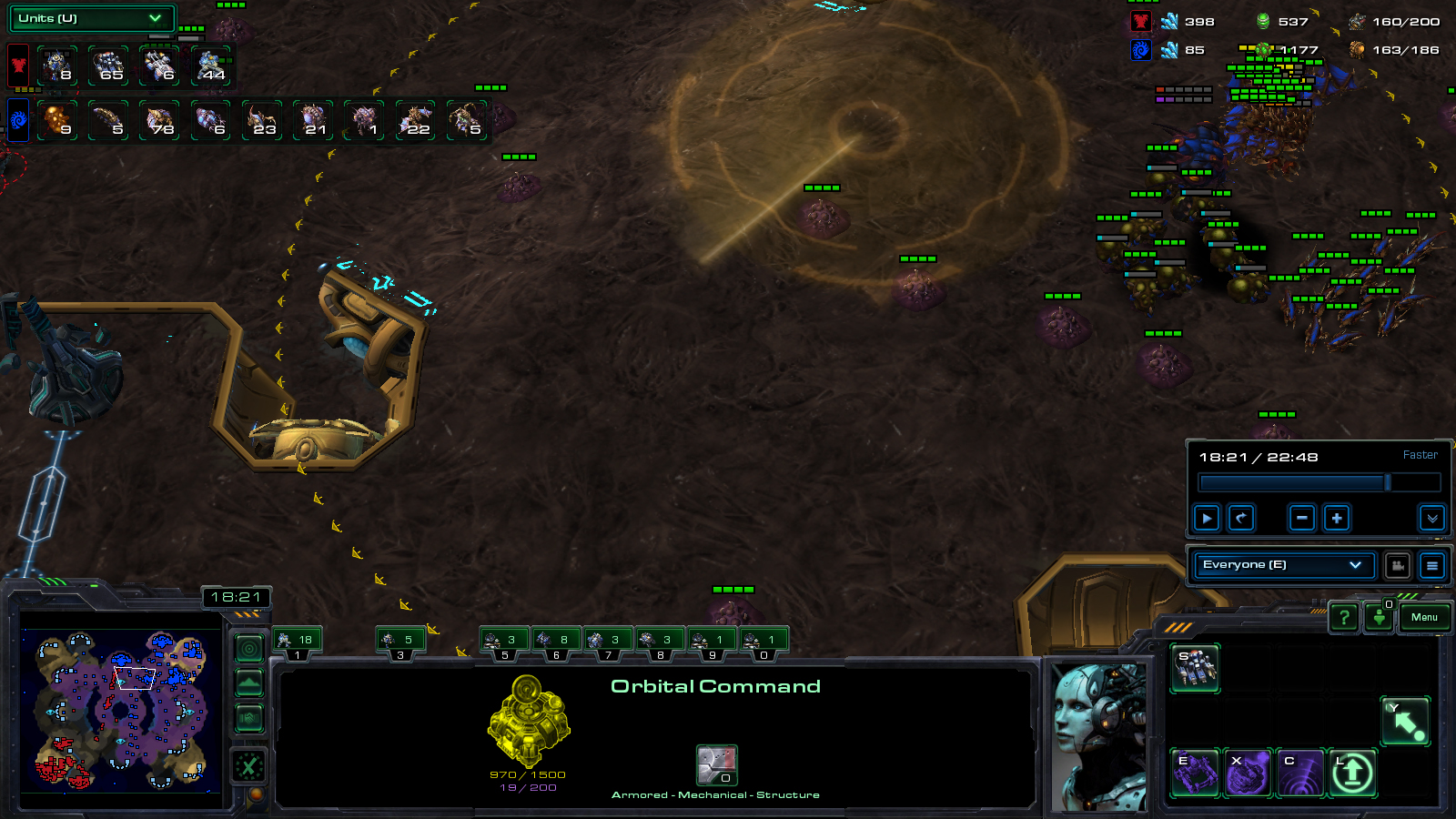This screenshot has width=1456, height=819.
Task: Toggle the minimap terrain button
Action: 249,682
